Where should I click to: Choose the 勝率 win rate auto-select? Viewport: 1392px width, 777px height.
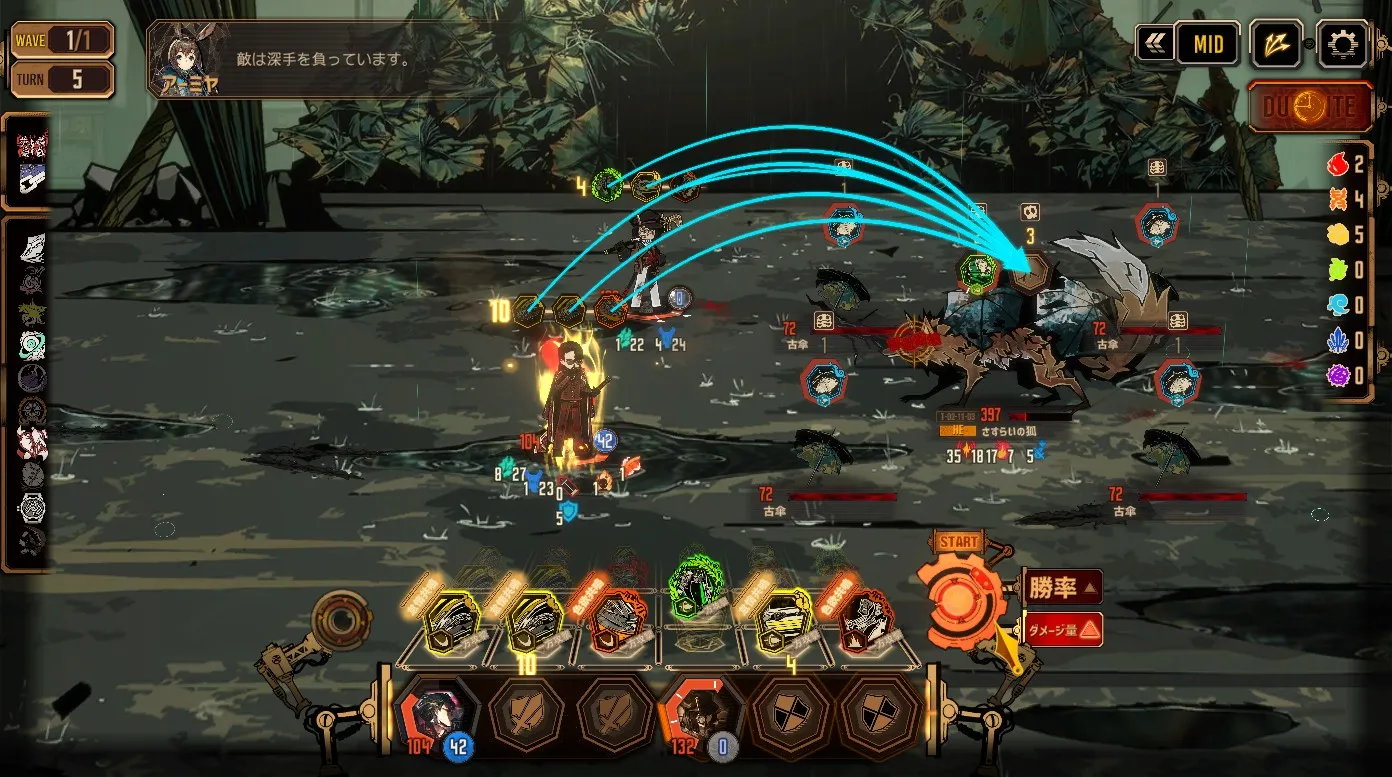pos(1063,587)
